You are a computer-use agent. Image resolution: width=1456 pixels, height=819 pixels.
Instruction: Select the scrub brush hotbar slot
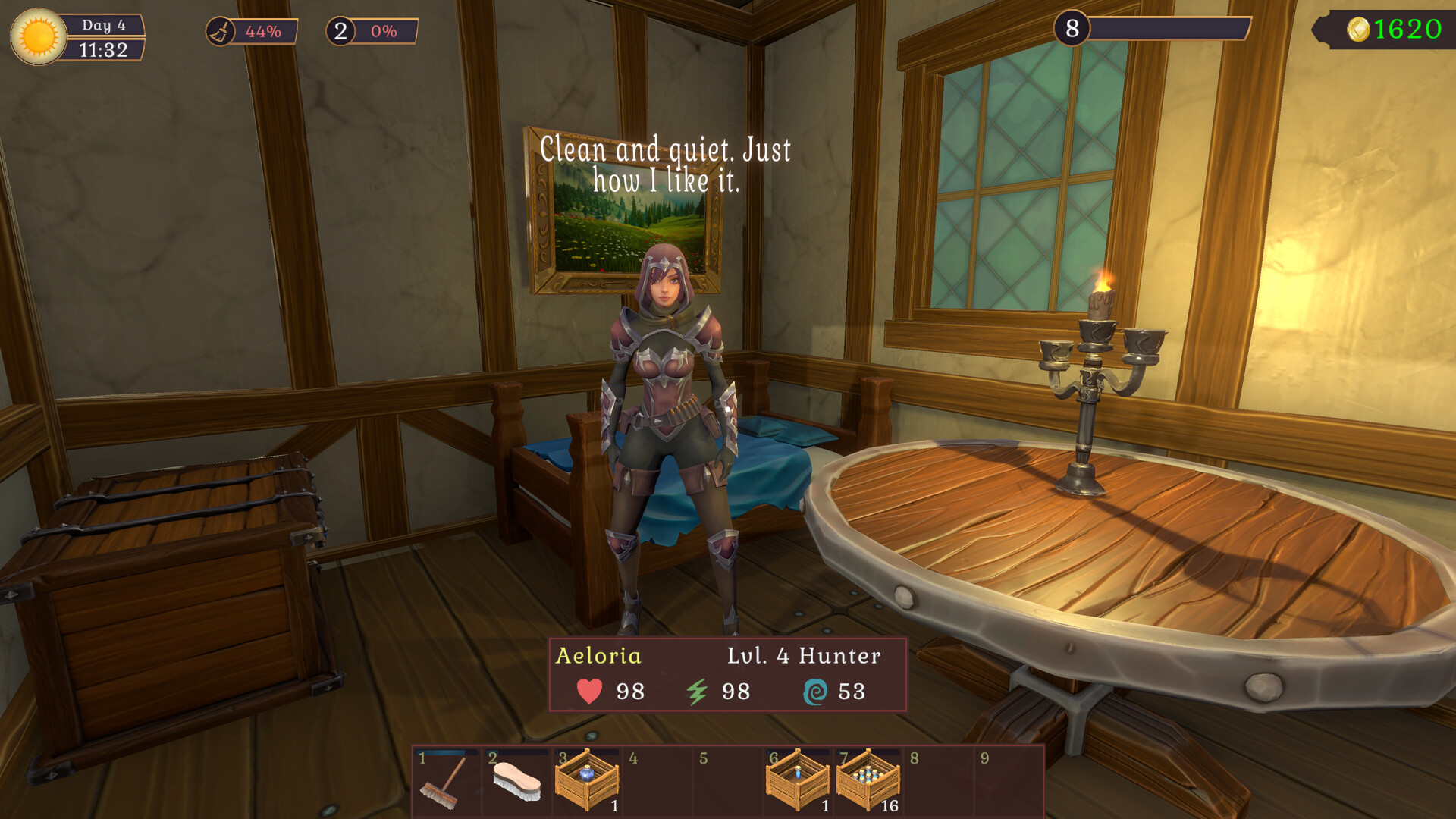click(516, 782)
